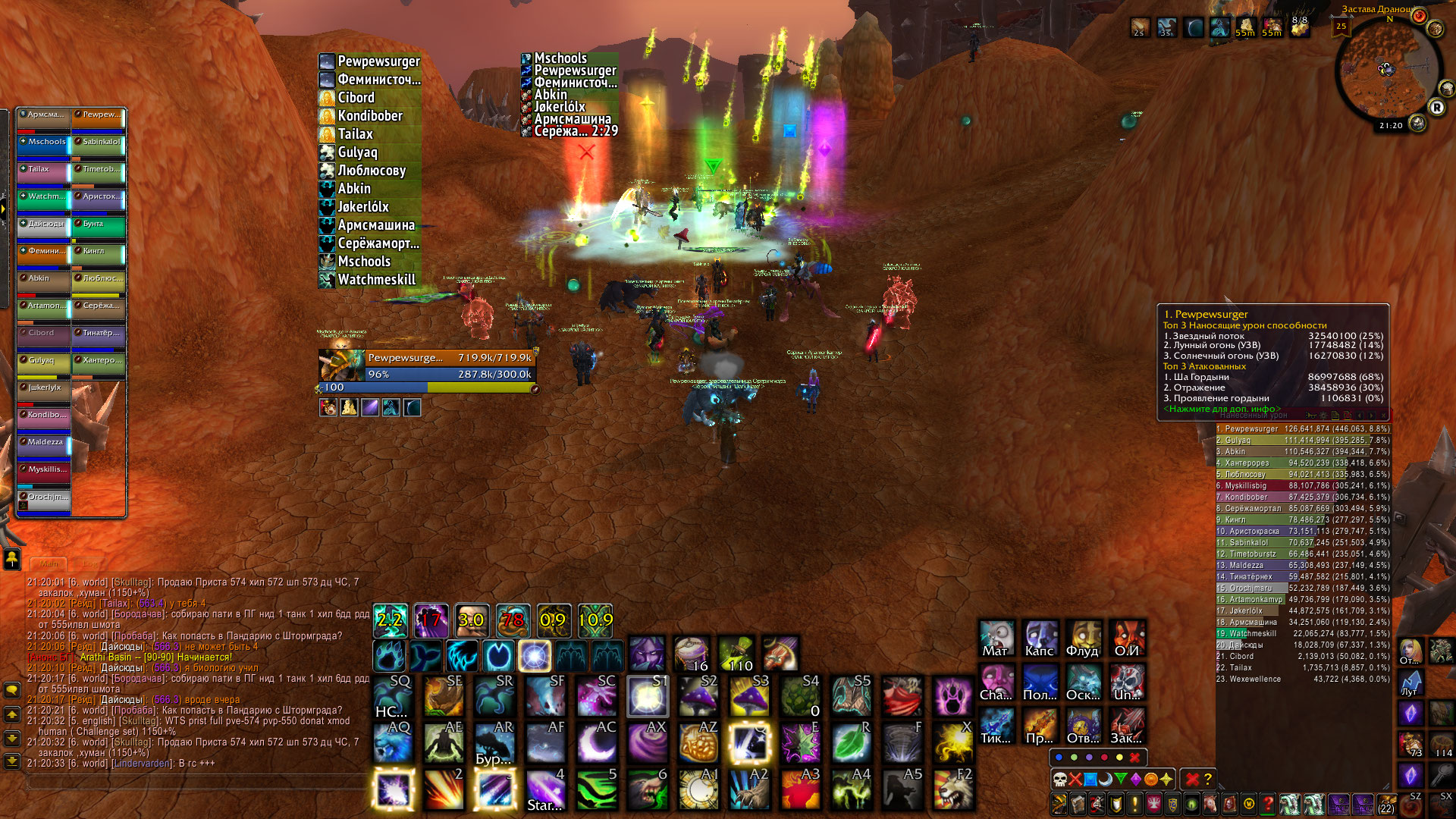
Task: Cast the ability bound to A1
Action: point(698,789)
